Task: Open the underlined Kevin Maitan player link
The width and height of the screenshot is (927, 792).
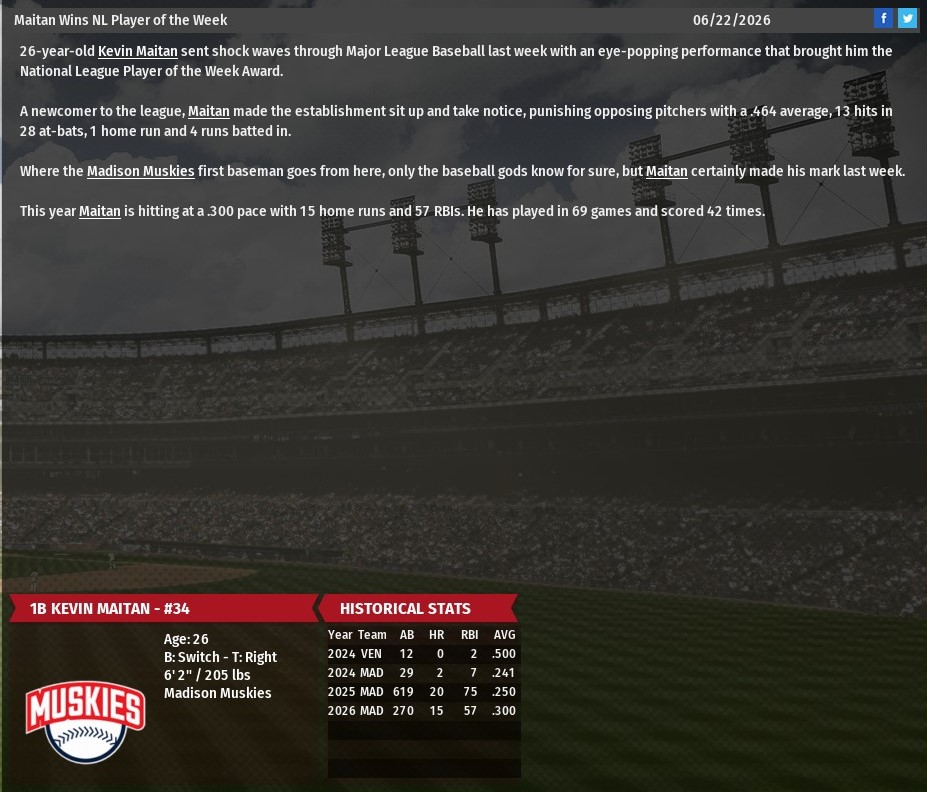Action: click(x=137, y=51)
